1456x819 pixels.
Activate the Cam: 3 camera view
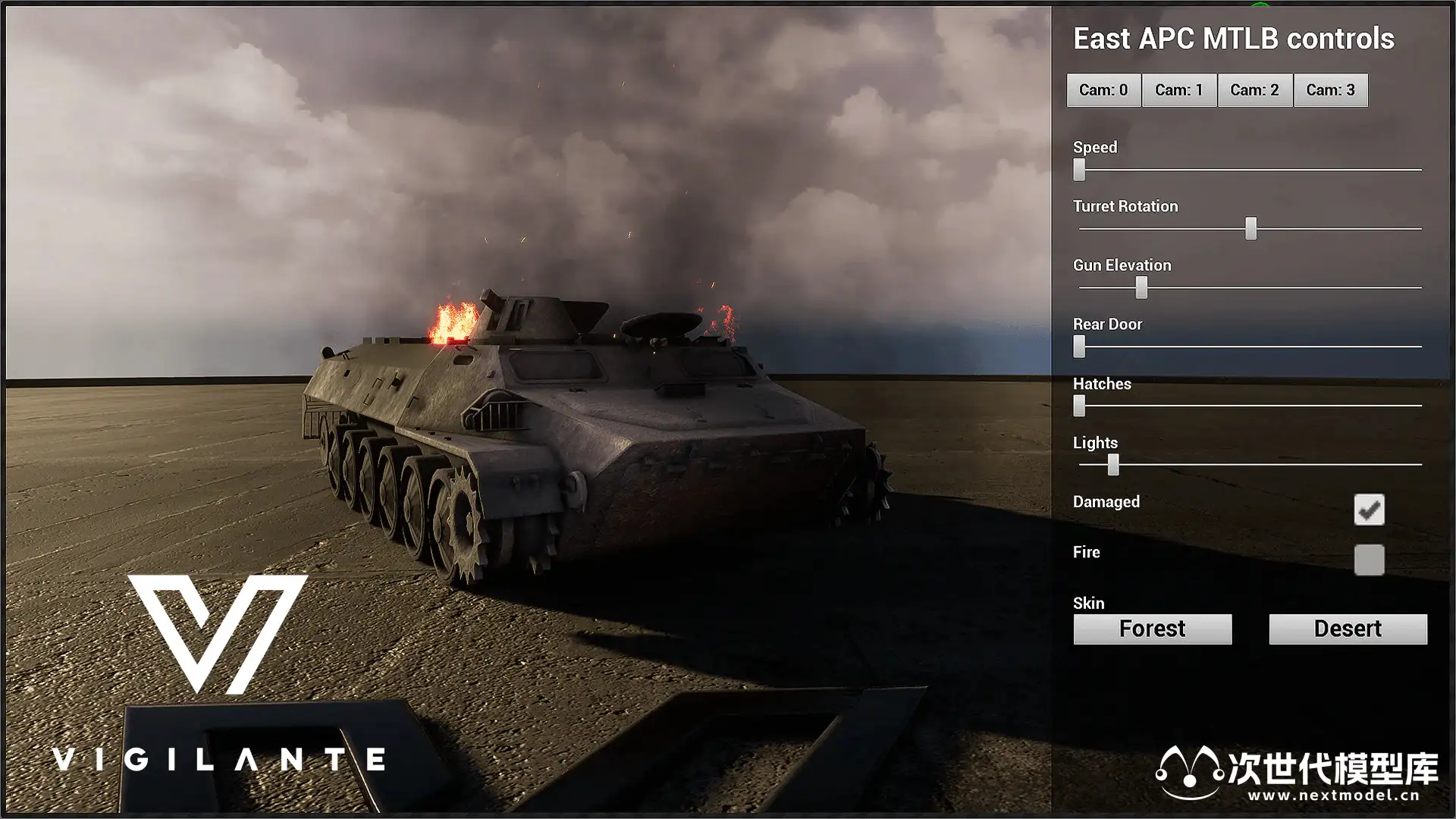pyautogui.click(x=1330, y=90)
